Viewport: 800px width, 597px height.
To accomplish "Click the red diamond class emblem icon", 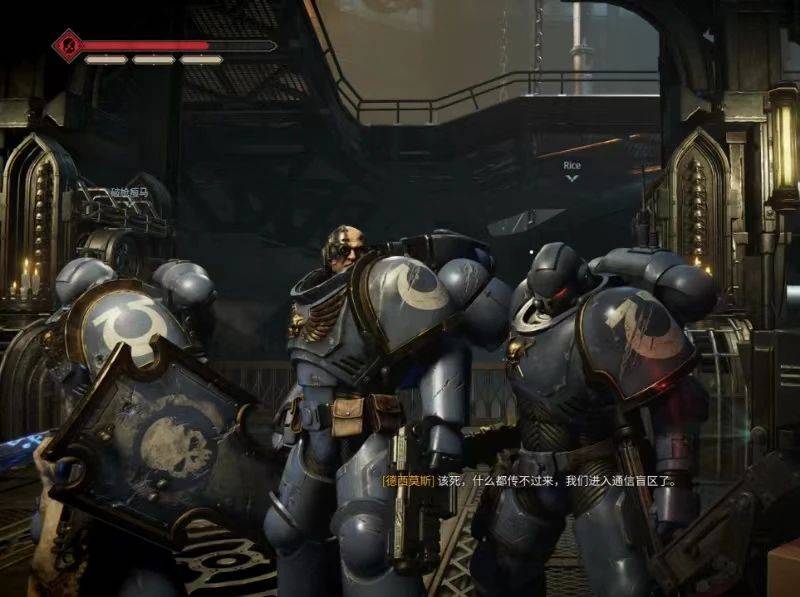I will coord(68,46).
